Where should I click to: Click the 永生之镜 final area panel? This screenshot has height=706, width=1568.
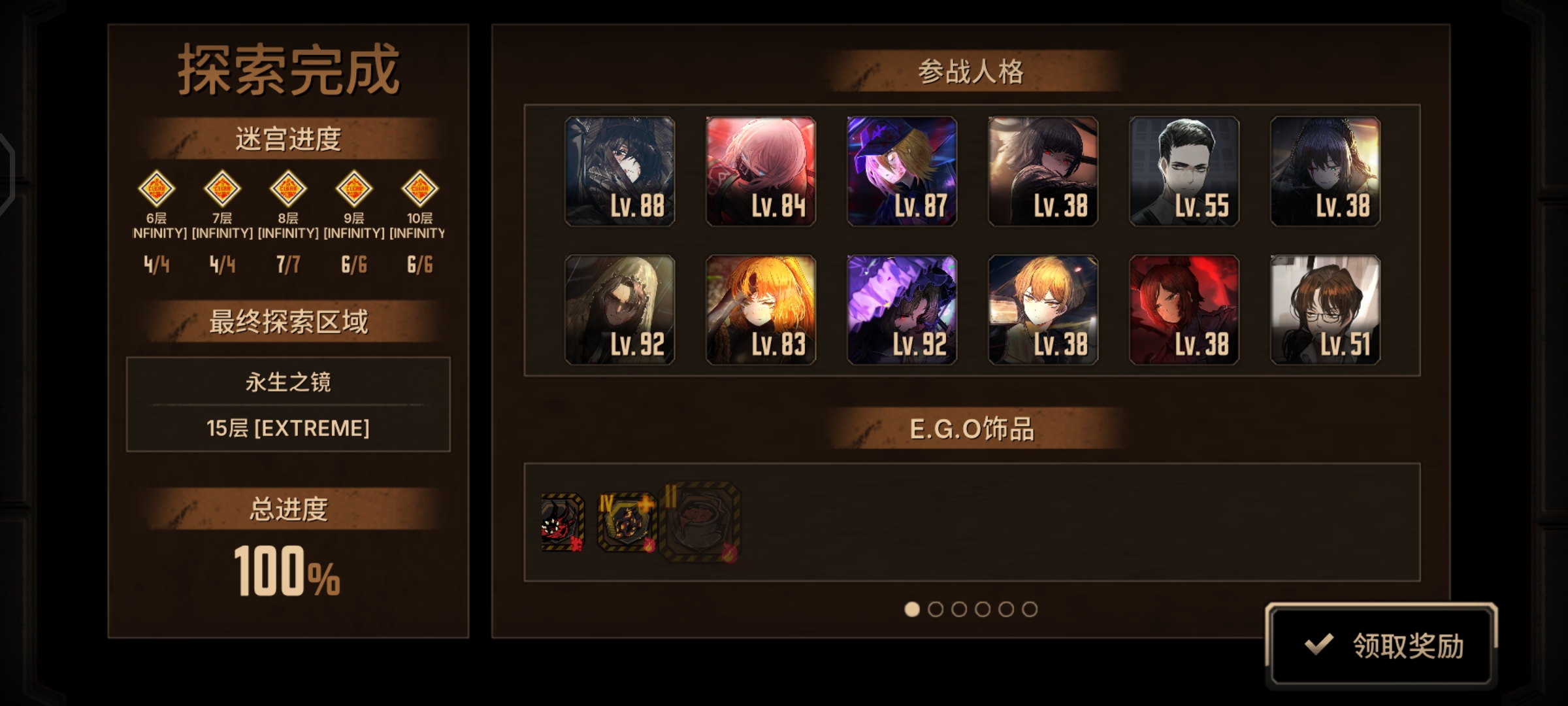coord(286,403)
